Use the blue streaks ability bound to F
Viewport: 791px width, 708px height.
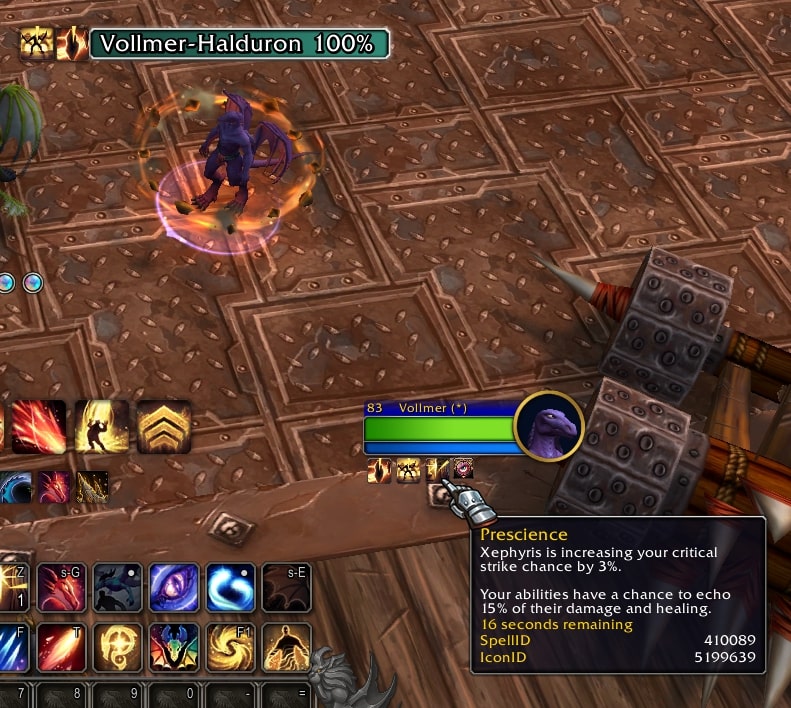[12, 647]
